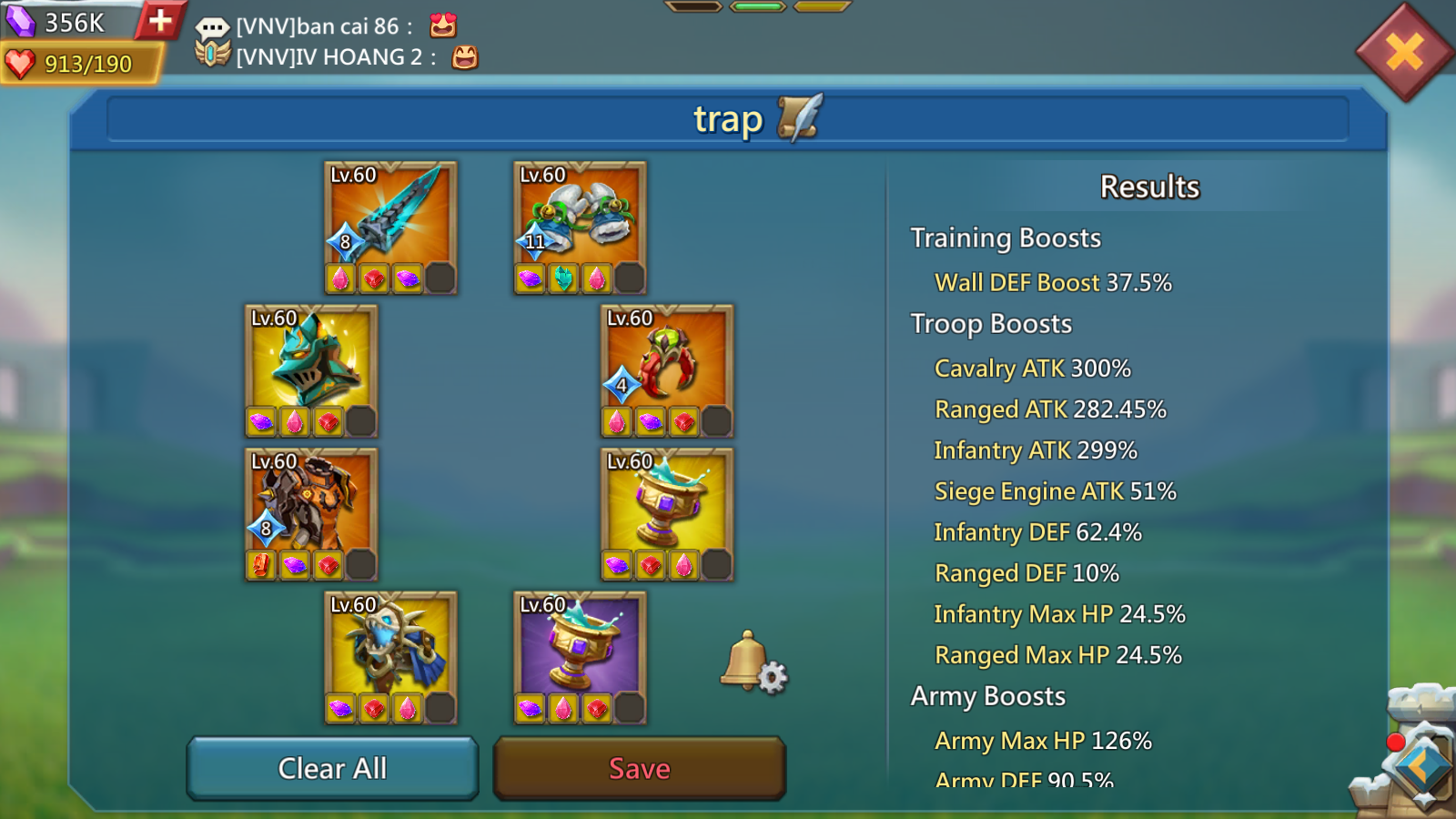Close the gear set window
The height and width of the screenshot is (819, 1456).
[1404, 52]
